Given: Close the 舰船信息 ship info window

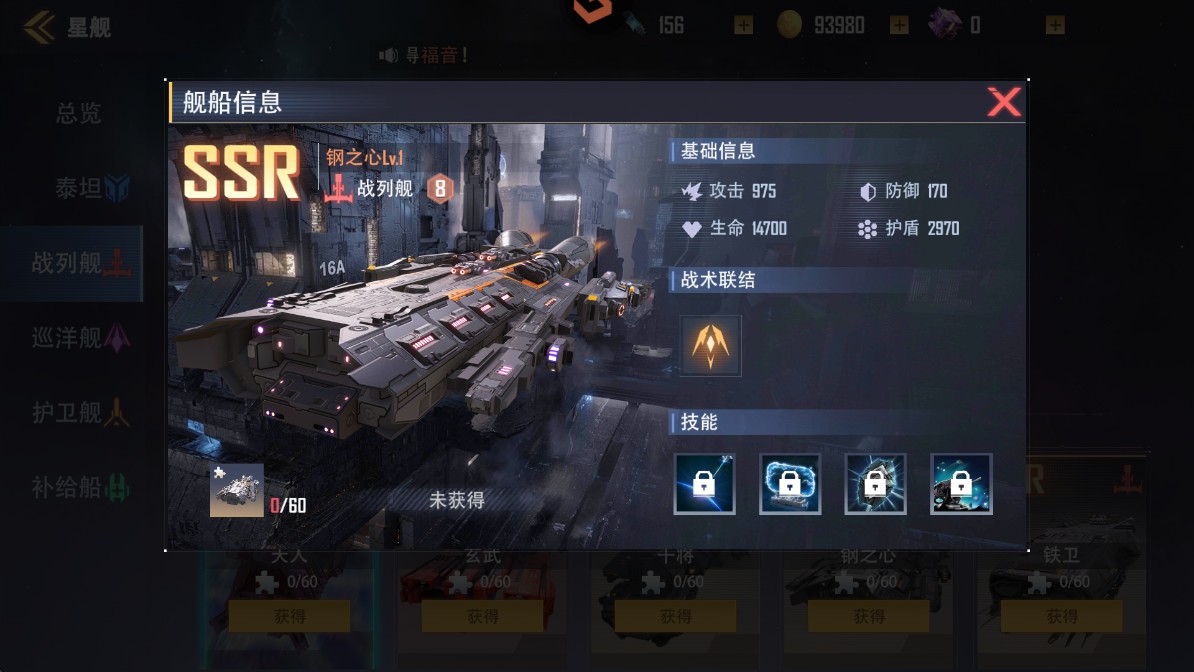Looking at the screenshot, I should click(x=1003, y=102).
